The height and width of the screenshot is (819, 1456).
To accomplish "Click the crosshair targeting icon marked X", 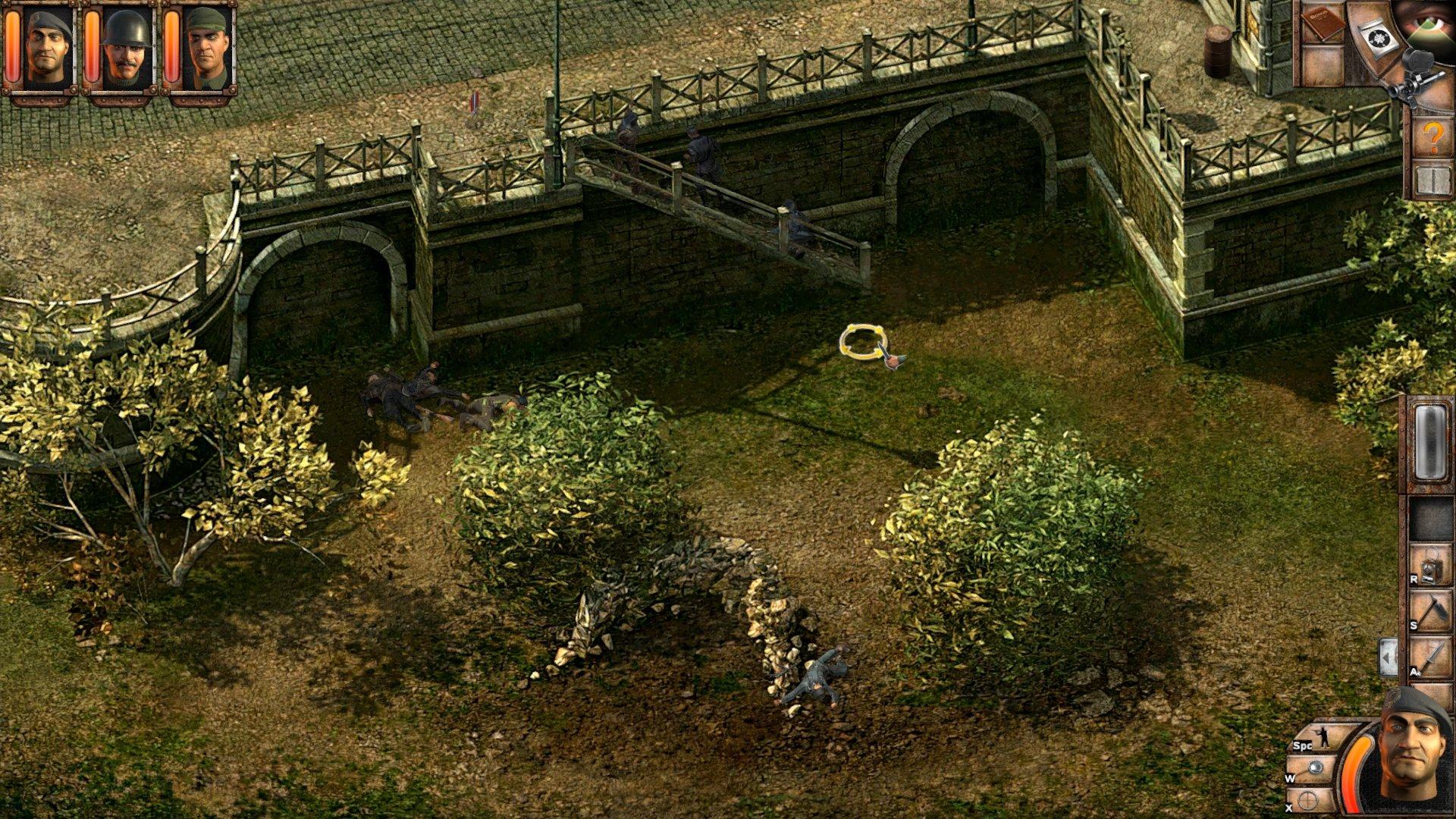I will click(1307, 800).
